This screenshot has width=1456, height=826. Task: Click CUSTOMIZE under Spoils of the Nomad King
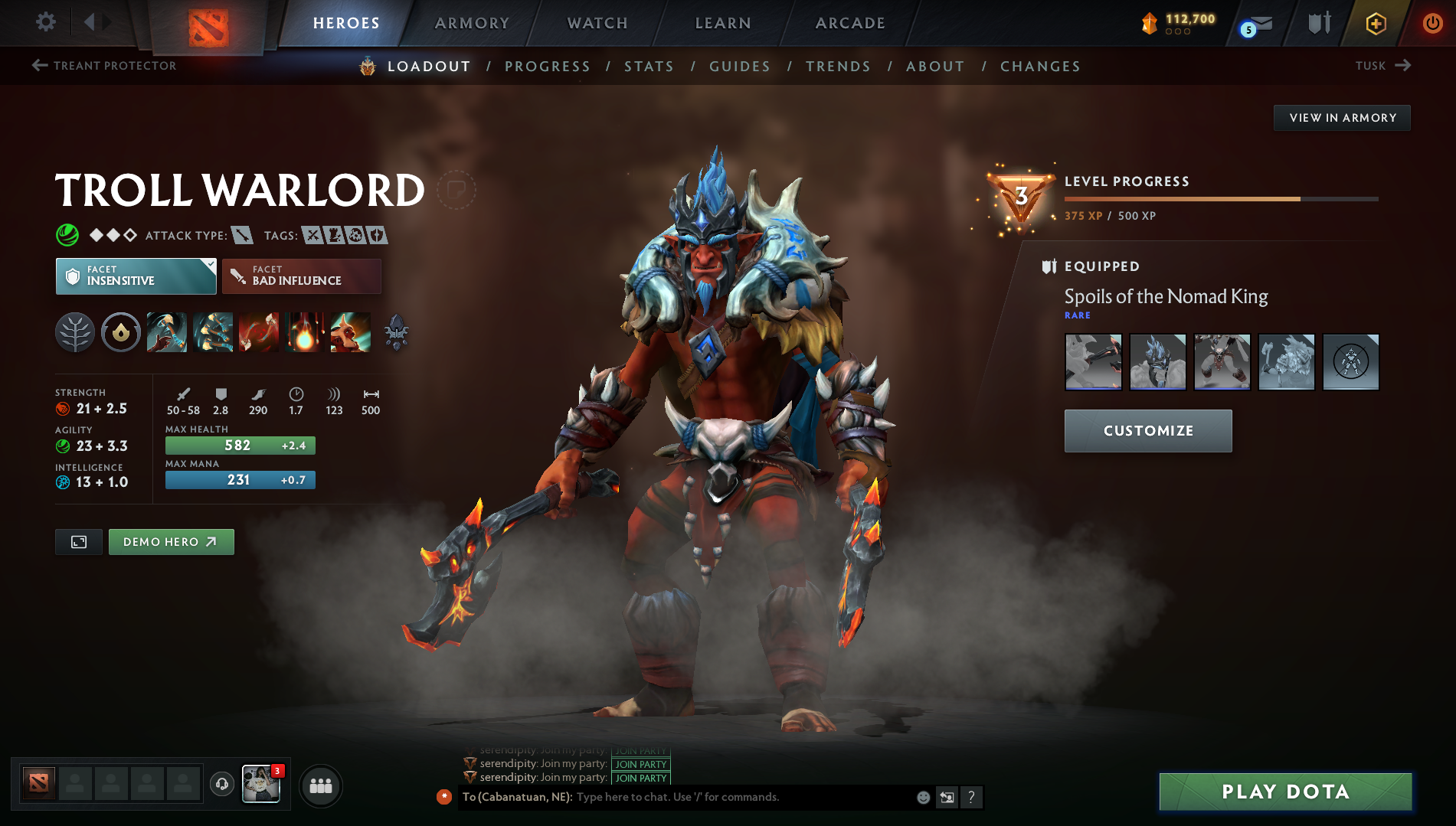[x=1147, y=430]
